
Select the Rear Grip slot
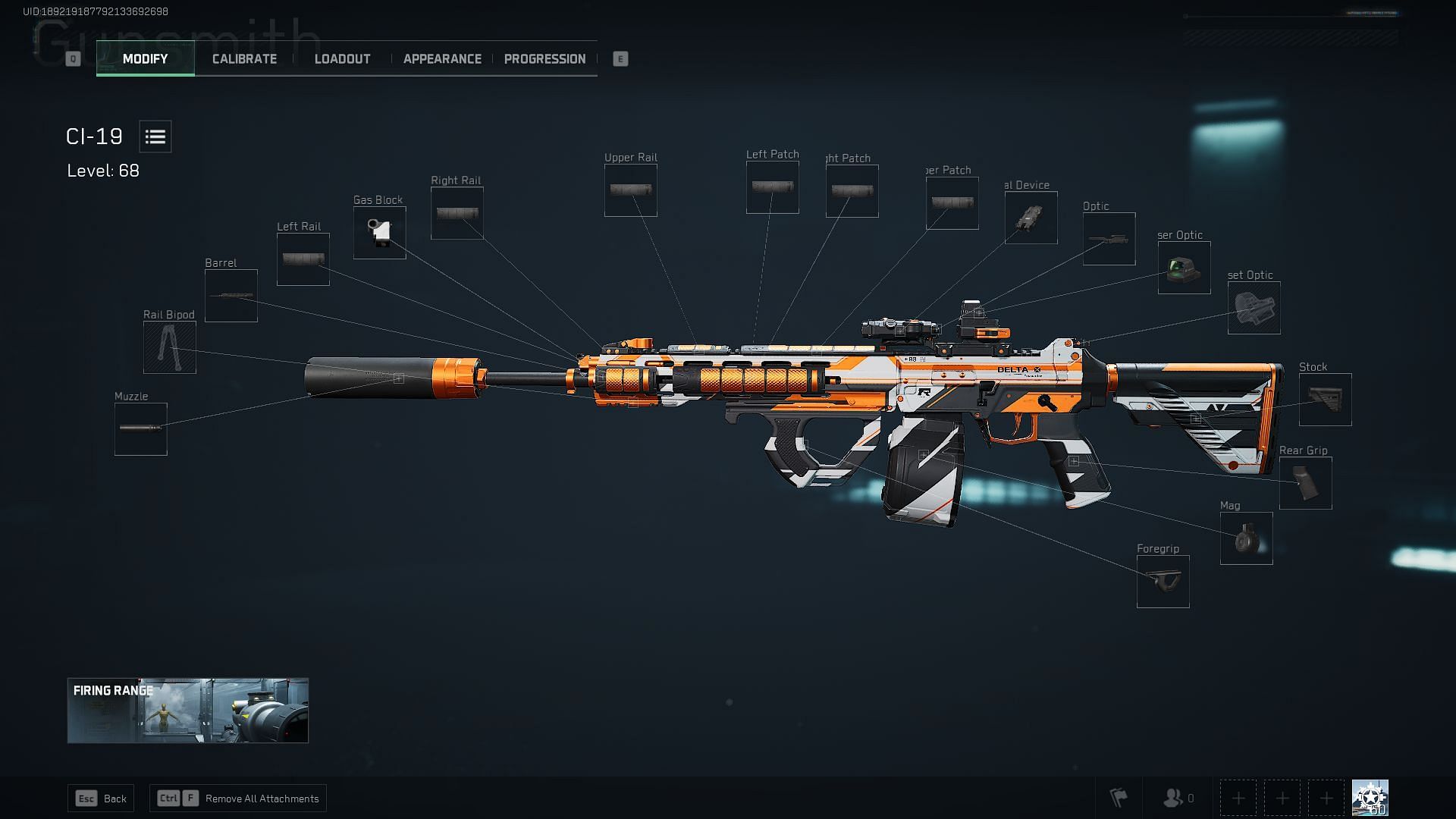(1306, 483)
